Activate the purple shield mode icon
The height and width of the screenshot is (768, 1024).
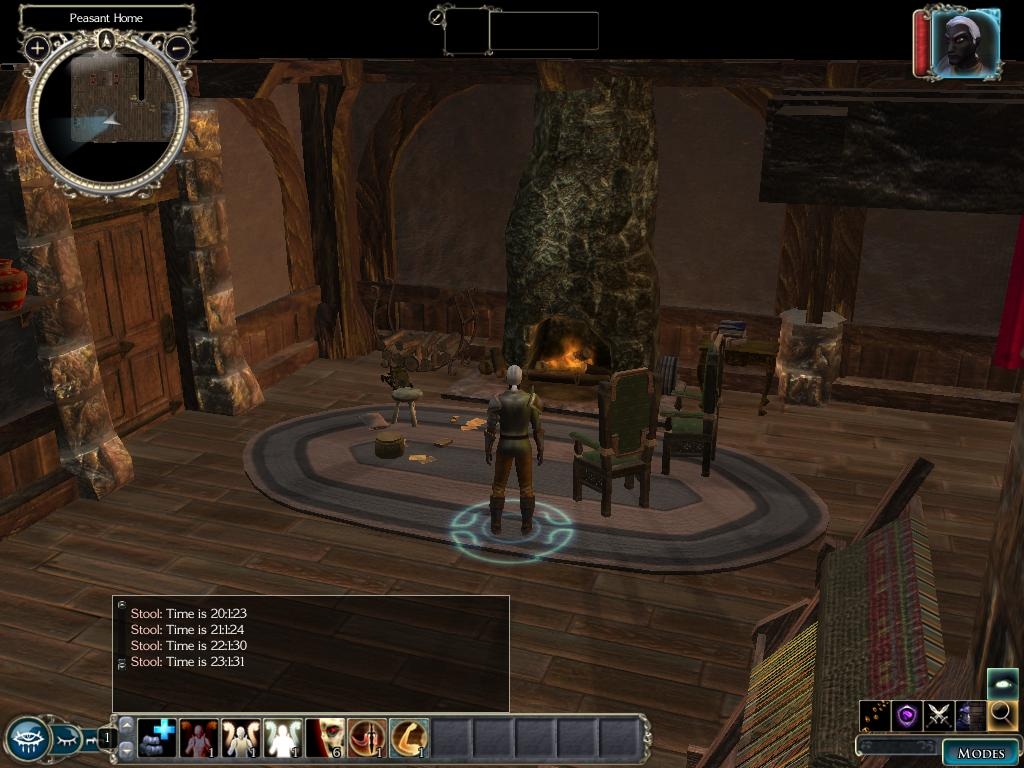click(x=907, y=715)
